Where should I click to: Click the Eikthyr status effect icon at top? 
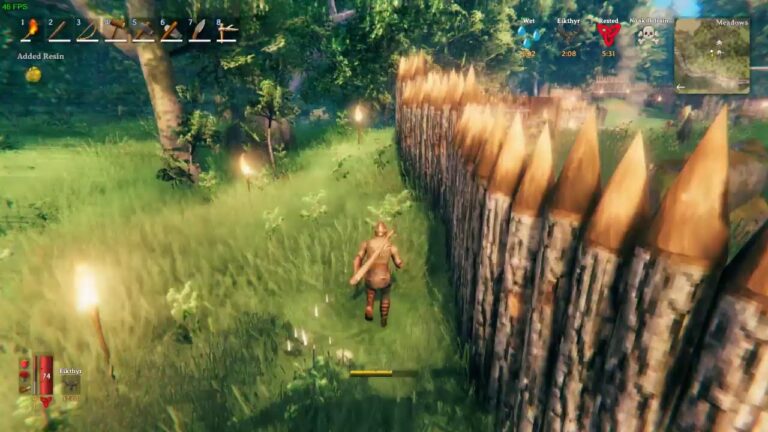click(567, 37)
